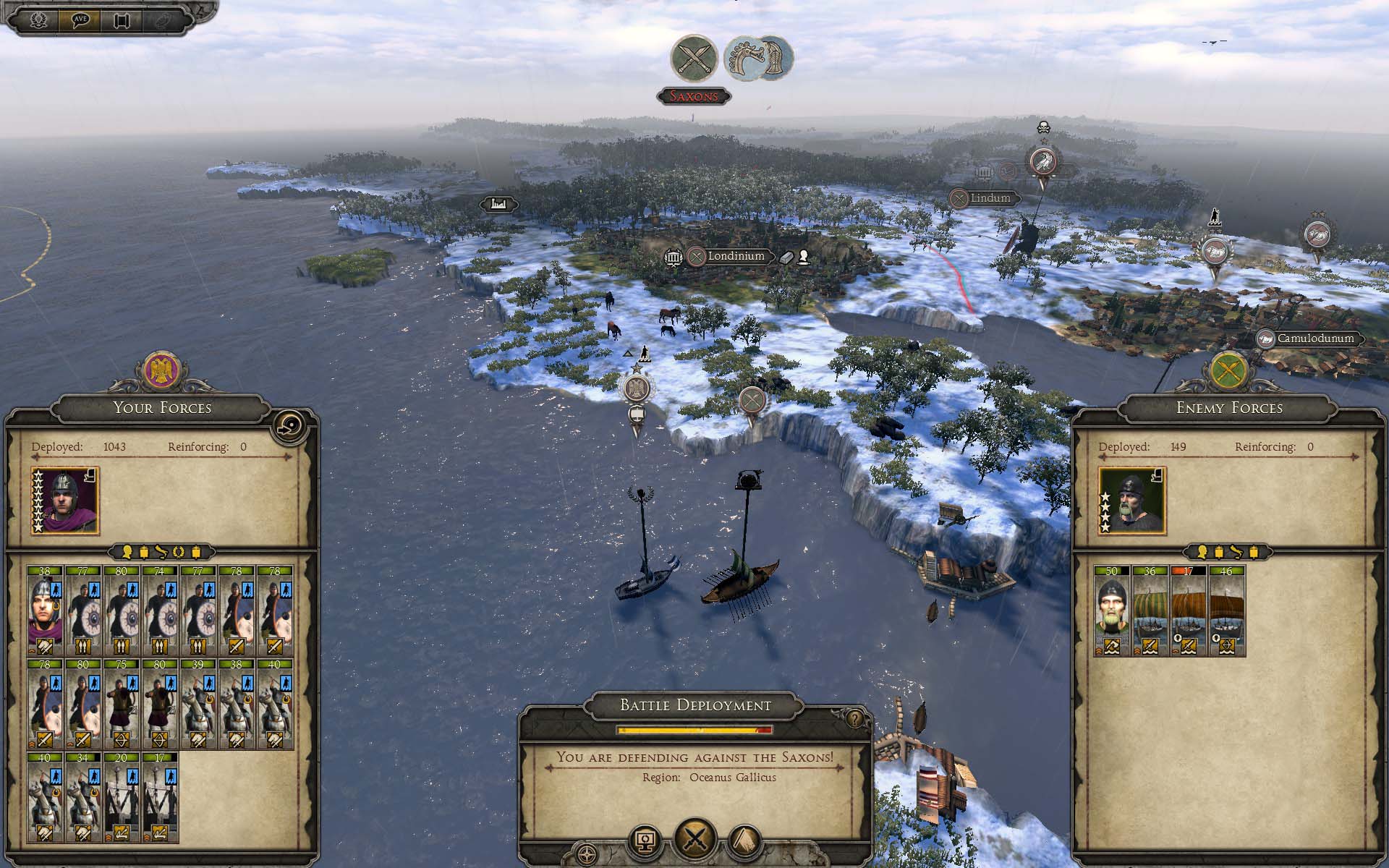1389x868 pixels.
Task: Click the Londinium settlement label
Action: (x=736, y=256)
